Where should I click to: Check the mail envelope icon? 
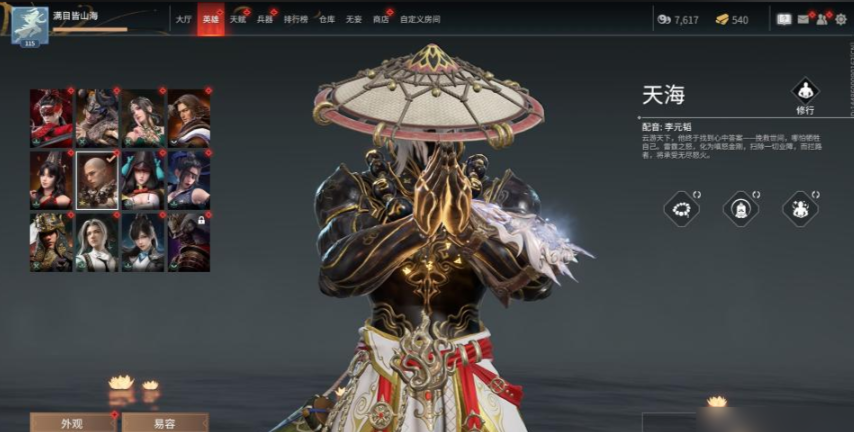point(803,19)
